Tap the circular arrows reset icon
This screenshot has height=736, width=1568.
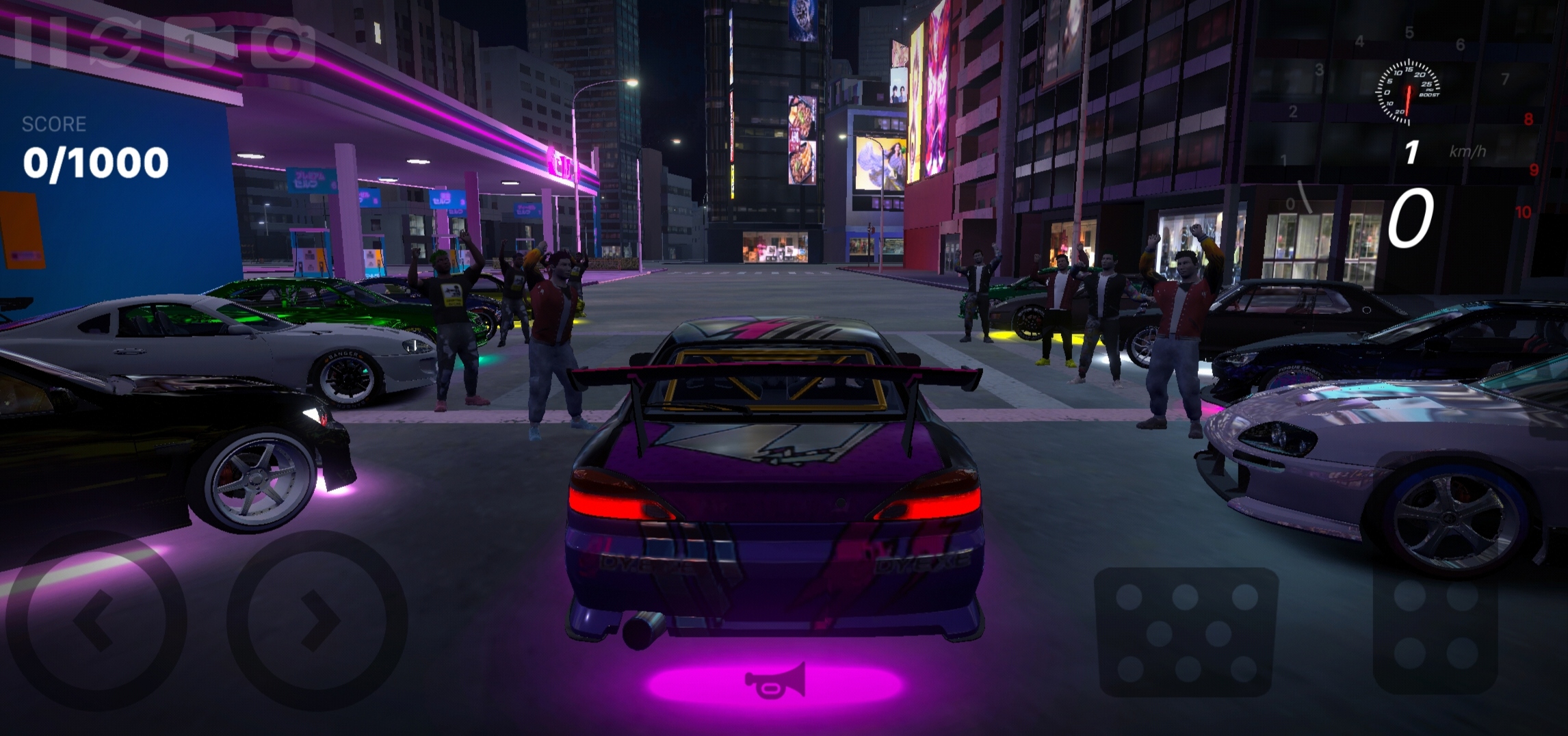coord(116,42)
